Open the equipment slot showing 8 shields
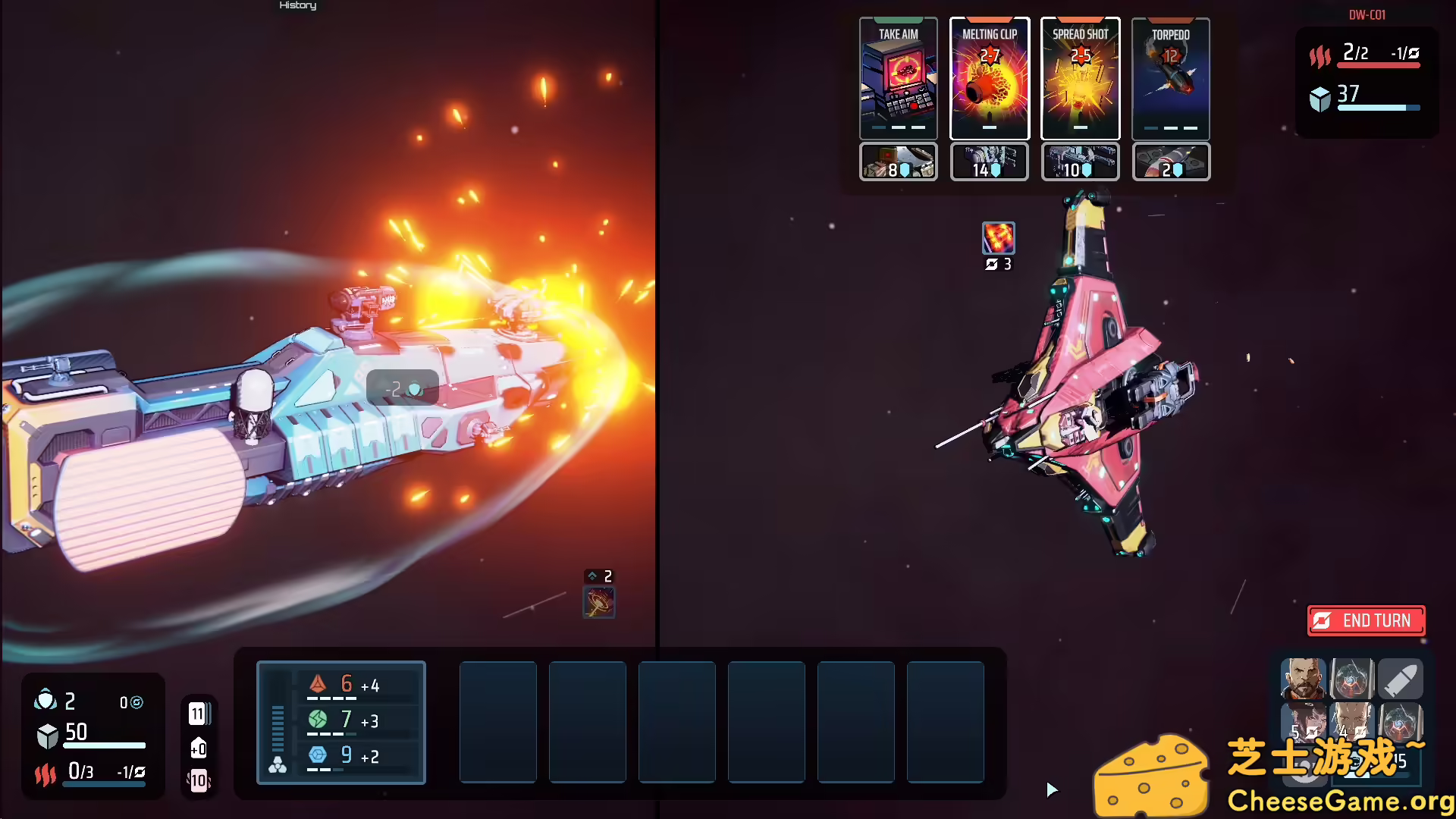The width and height of the screenshot is (1456, 819). [x=898, y=162]
